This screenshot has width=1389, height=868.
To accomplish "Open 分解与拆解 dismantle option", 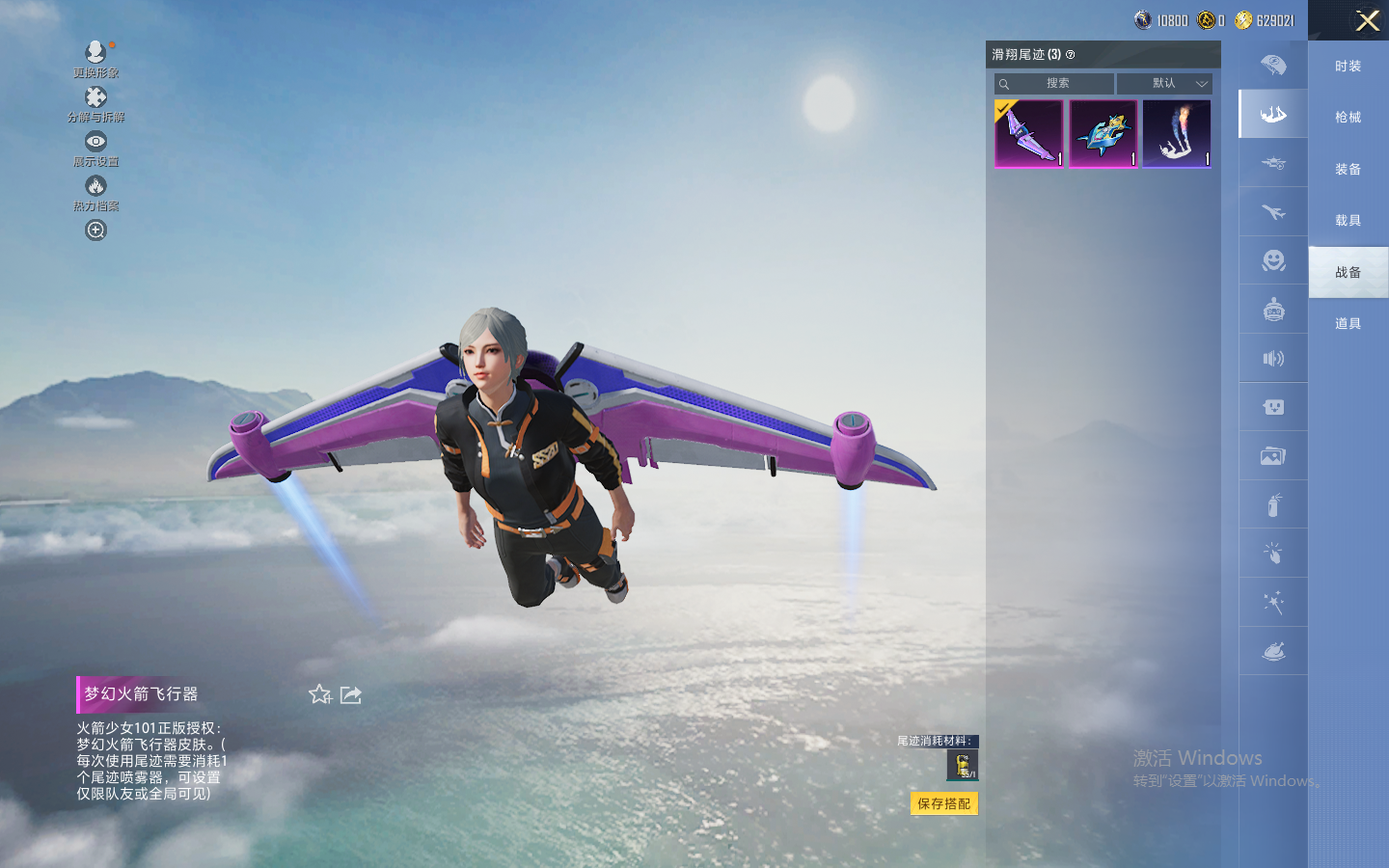I will (x=95, y=103).
